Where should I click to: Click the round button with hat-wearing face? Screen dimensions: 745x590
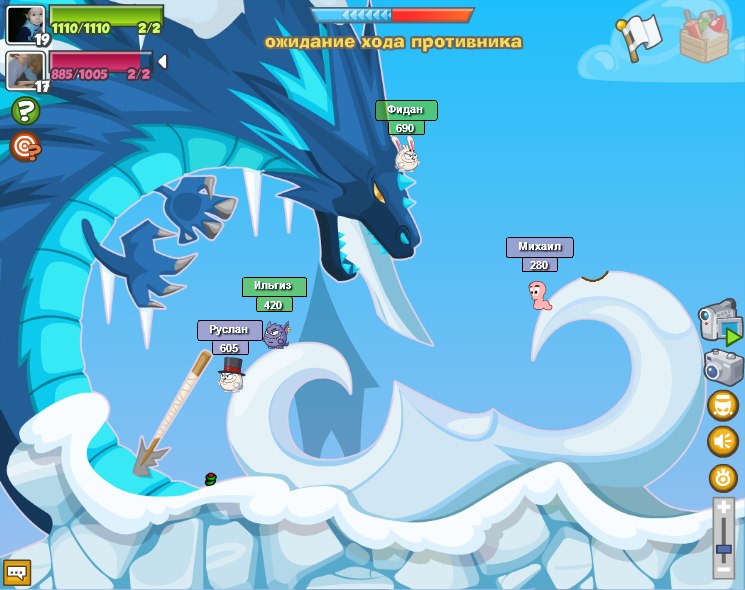point(723,405)
